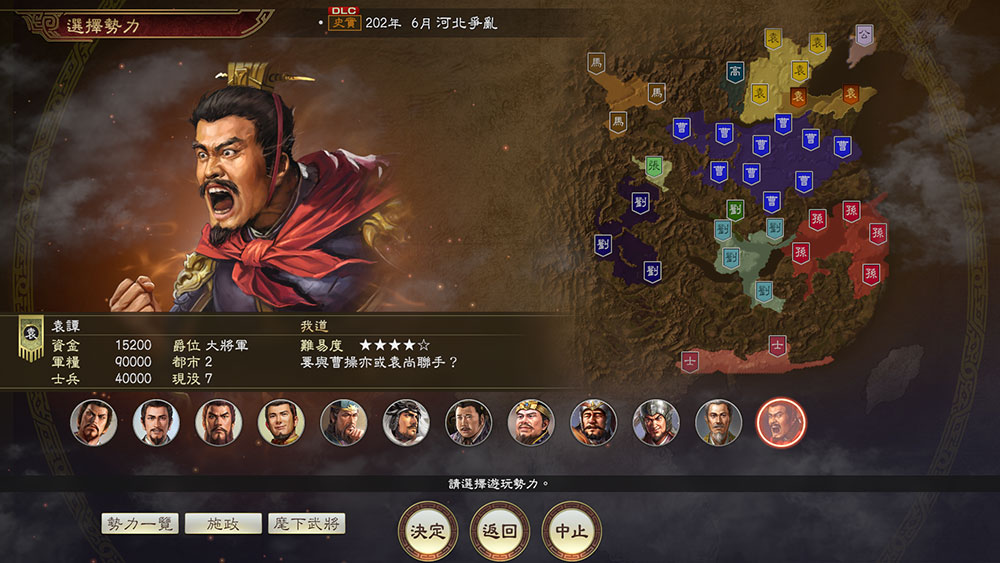Select the green 張 banner on the map

(653, 166)
